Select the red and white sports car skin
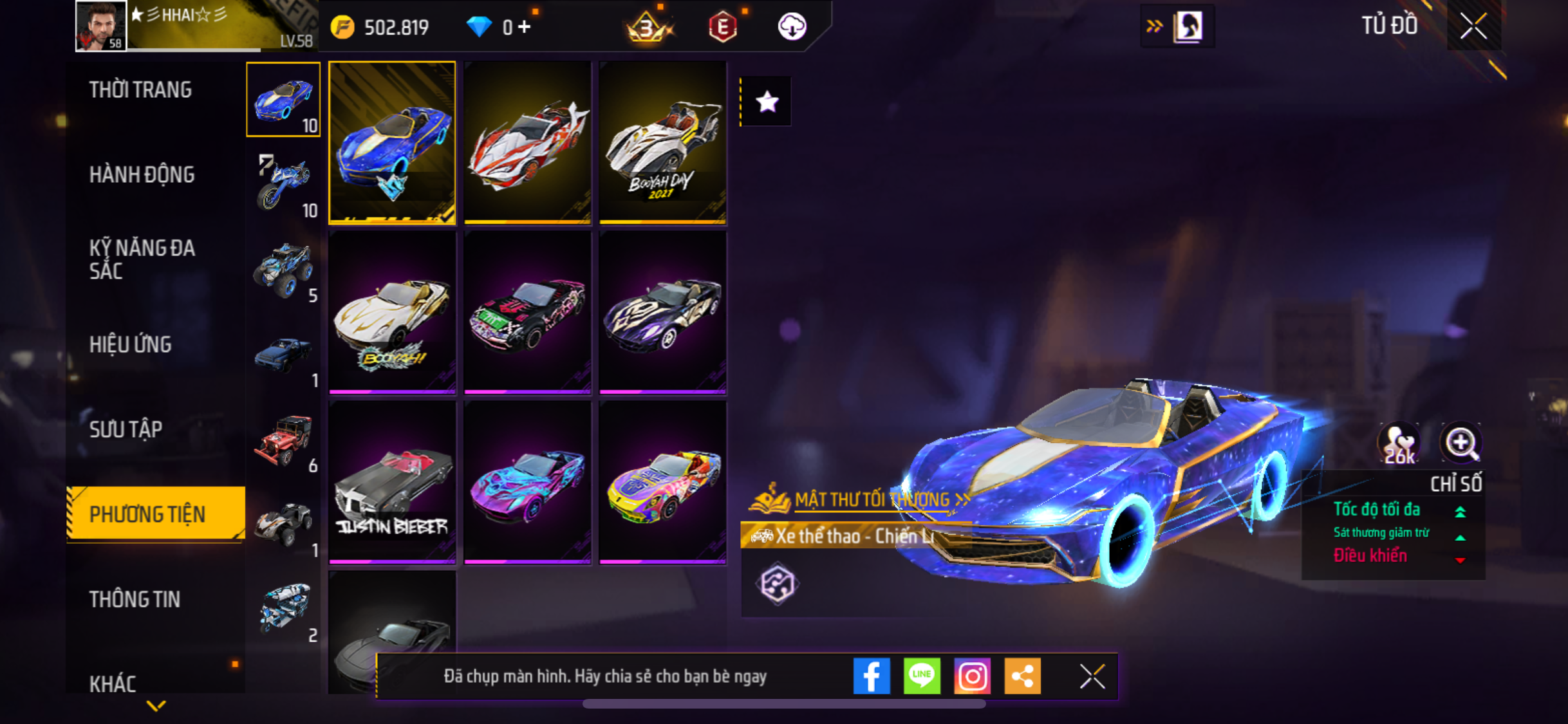Viewport: 1568px width, 724px height. [527, 143]
